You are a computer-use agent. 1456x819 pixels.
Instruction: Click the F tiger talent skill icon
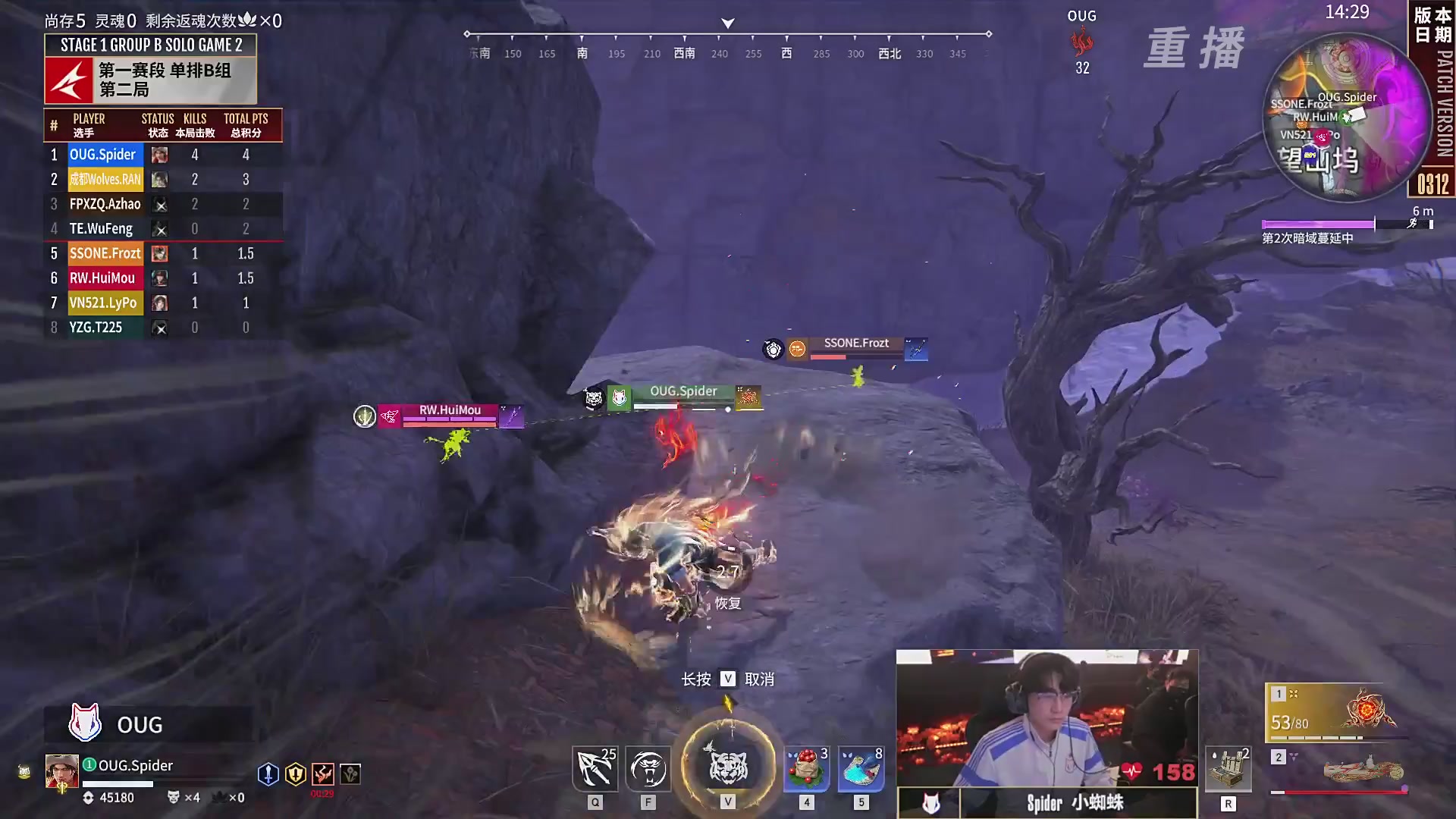click(648, 768)
